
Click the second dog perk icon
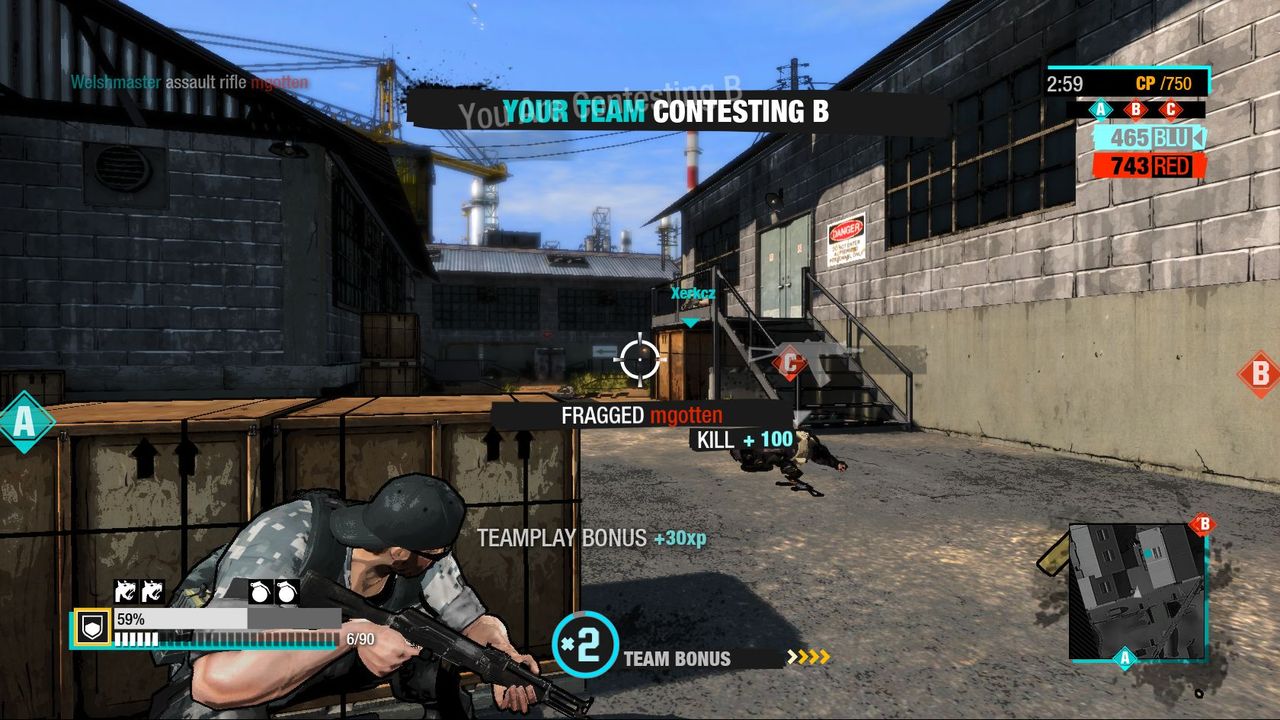[x=153, y=591]
